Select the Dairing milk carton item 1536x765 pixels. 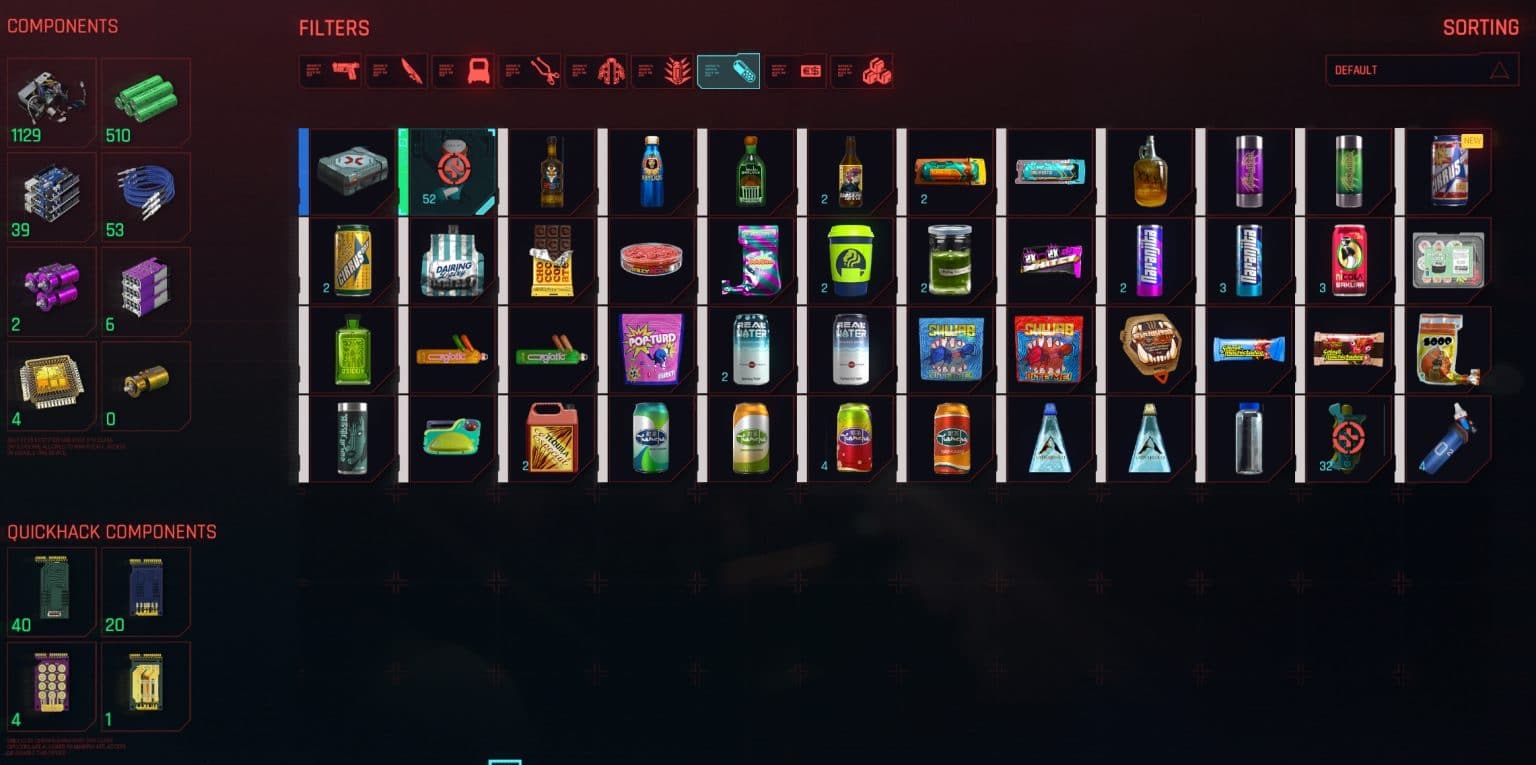point(449,260)
